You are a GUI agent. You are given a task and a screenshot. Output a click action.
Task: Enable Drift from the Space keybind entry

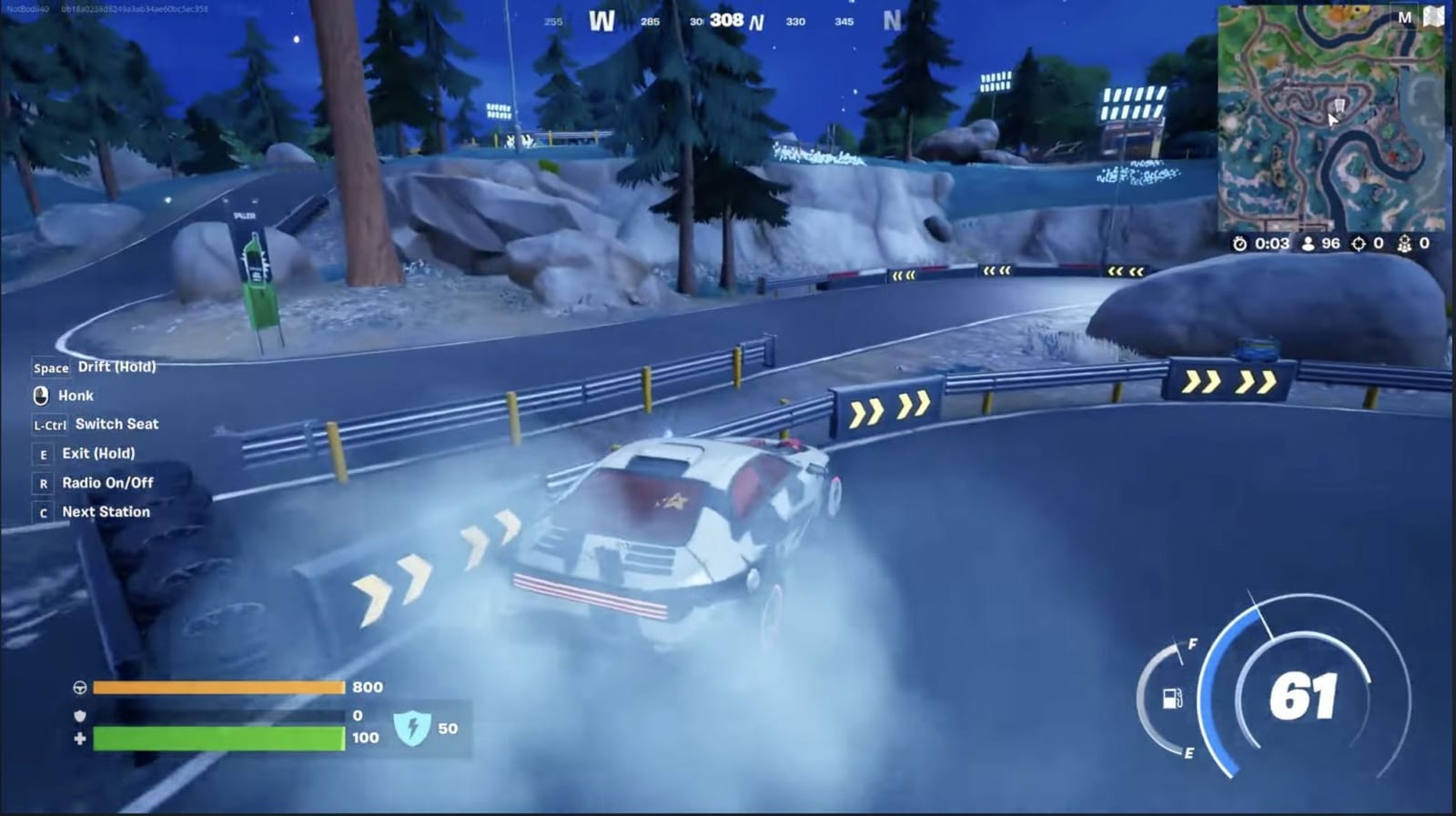pyautogui.click(x=114, y=367)
